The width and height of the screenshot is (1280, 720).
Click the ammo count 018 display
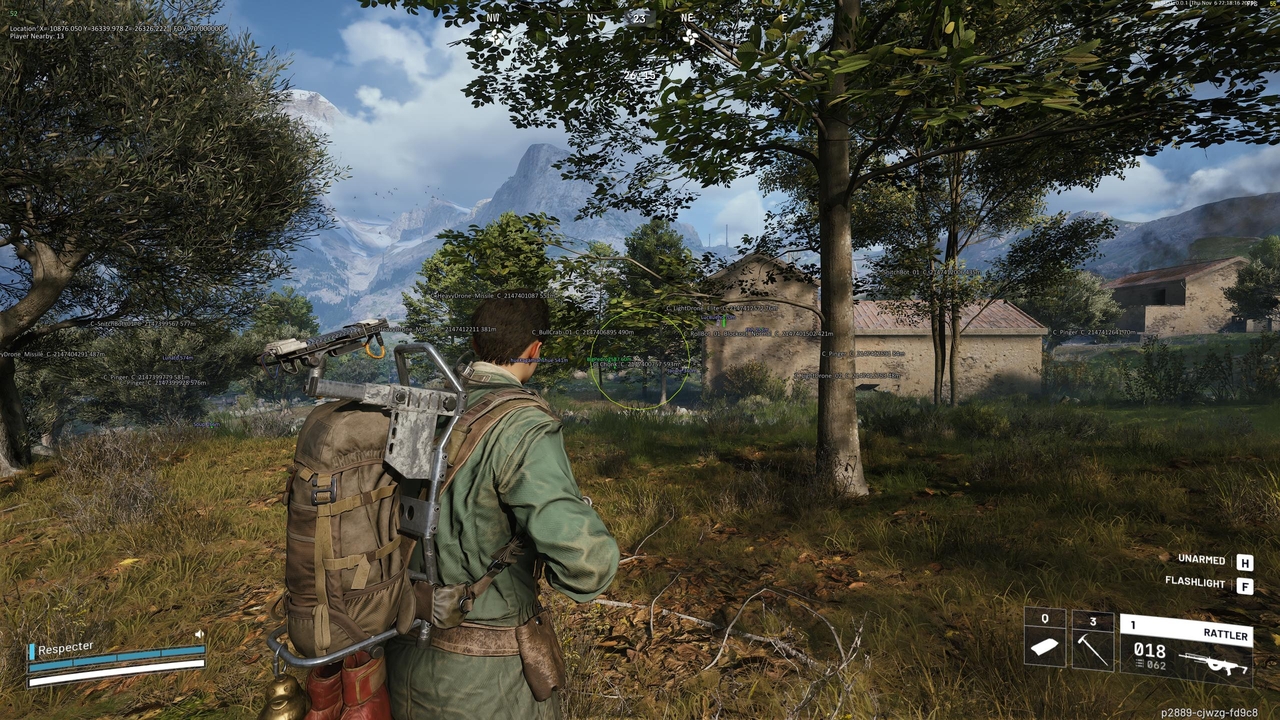[1151, 652]
